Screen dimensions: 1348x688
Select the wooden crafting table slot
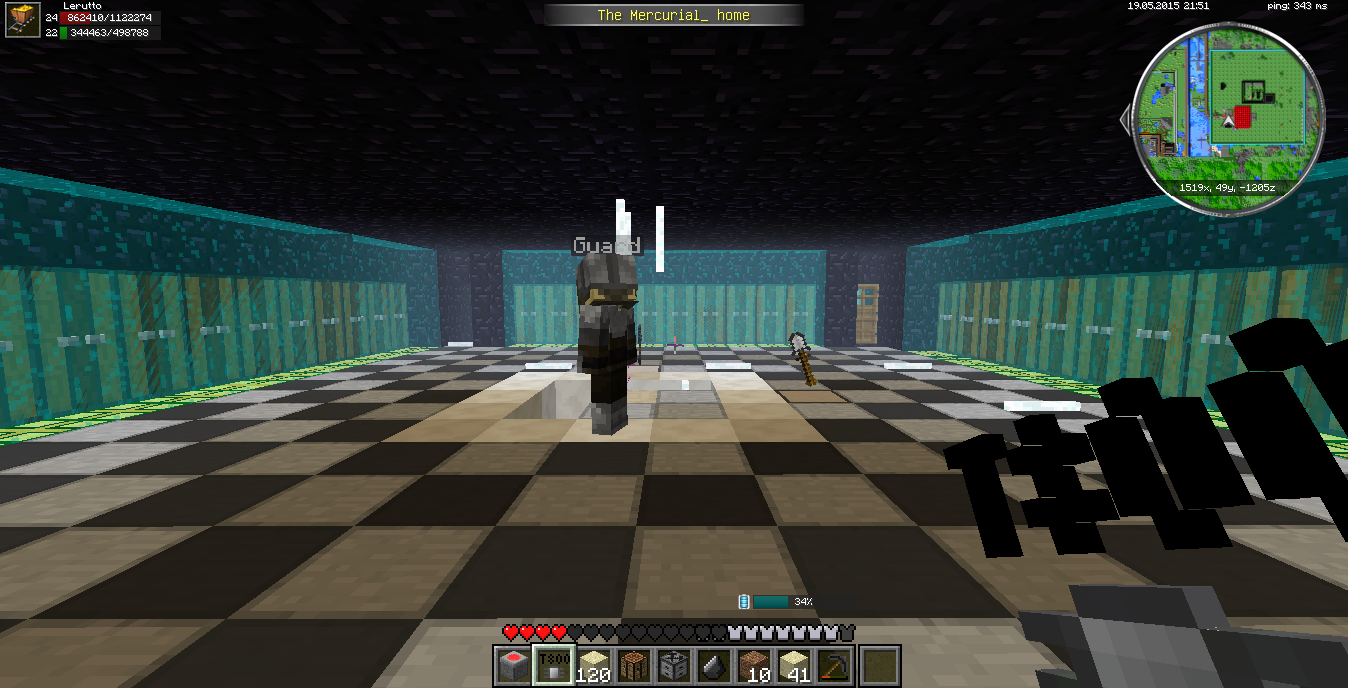click(634, 666)
